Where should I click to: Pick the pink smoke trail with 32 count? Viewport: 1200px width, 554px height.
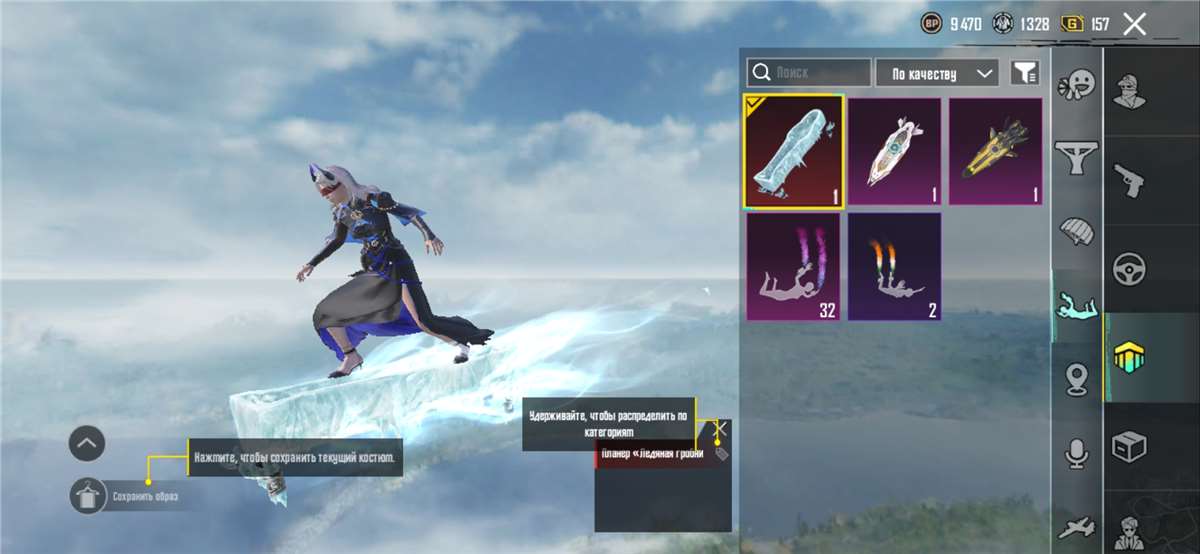point(794,267)
